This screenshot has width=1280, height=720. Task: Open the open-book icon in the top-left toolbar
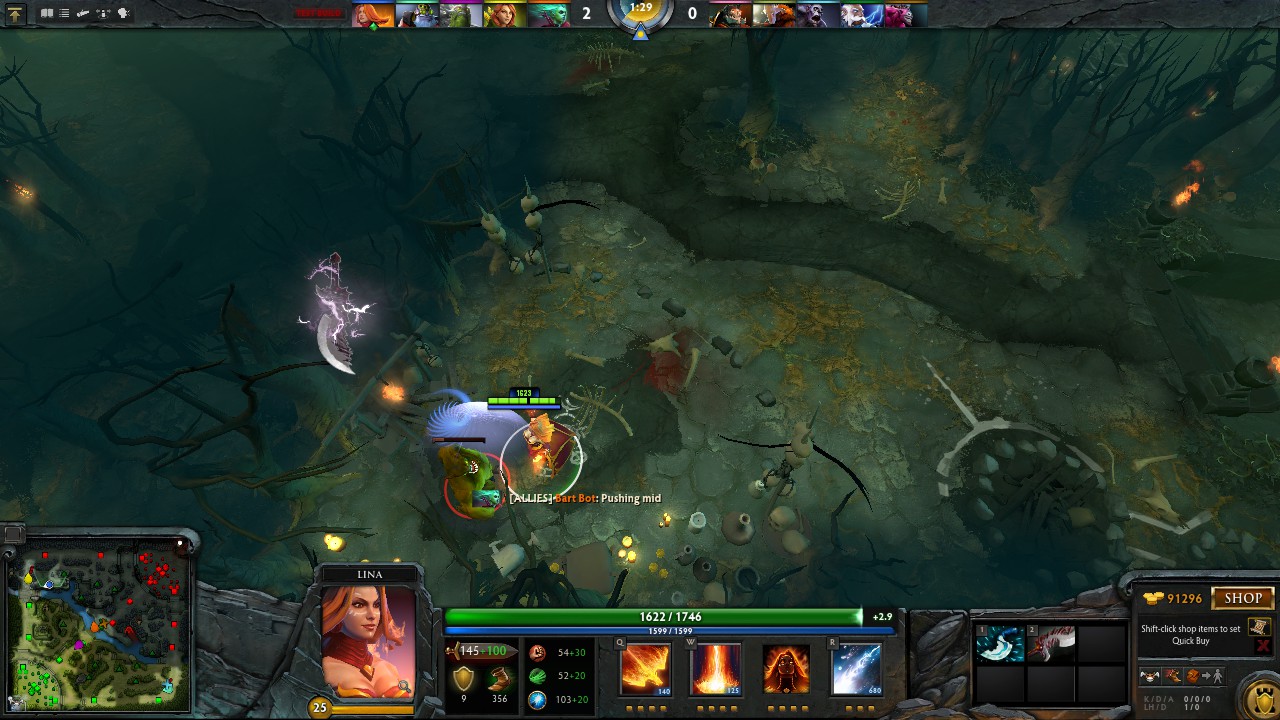(x=47, y=14)
